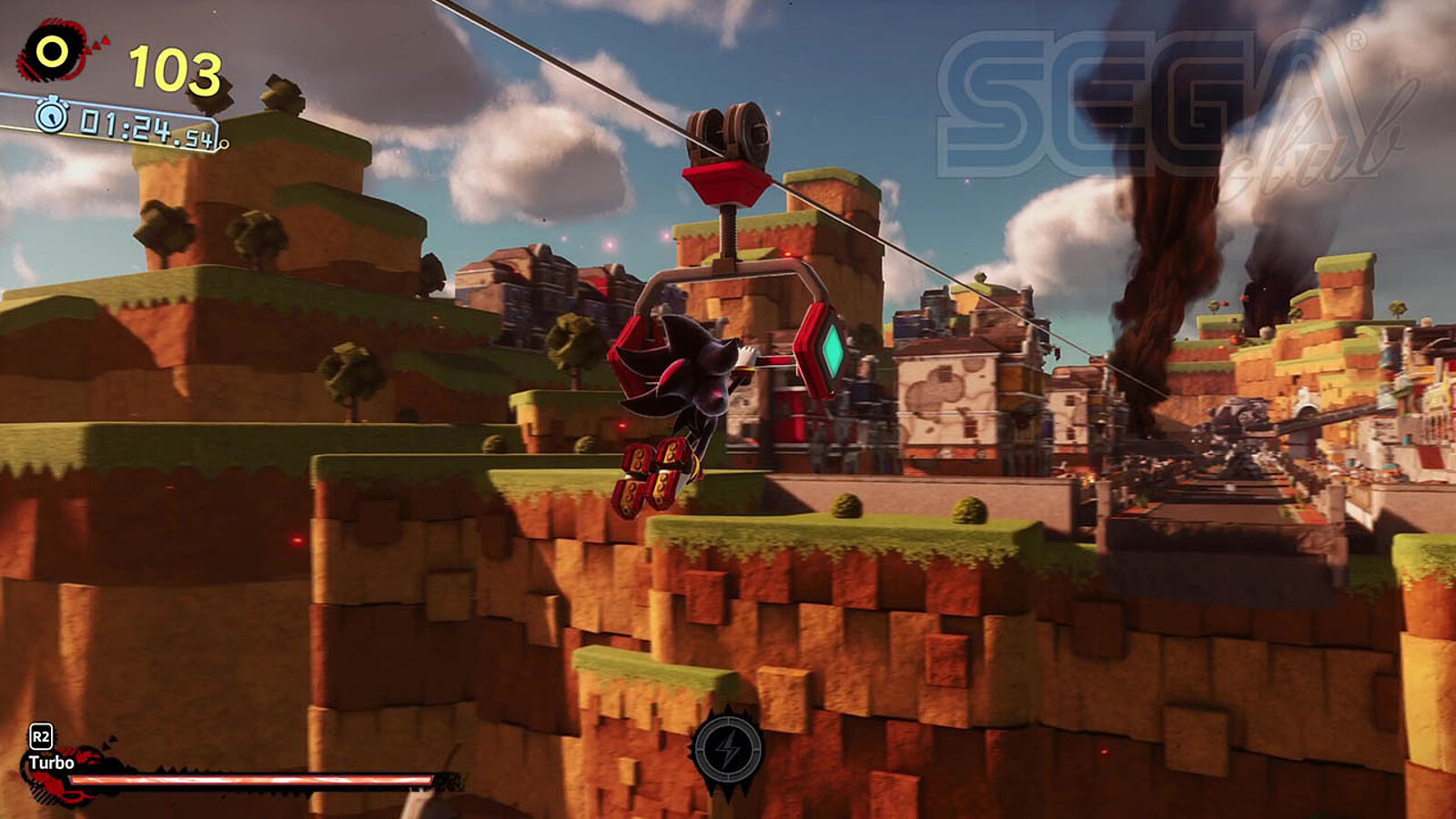This screenshot has width=1456, height=819.
Task: Select the stopwatch icon beside the timer
Action: coord(52,115)
